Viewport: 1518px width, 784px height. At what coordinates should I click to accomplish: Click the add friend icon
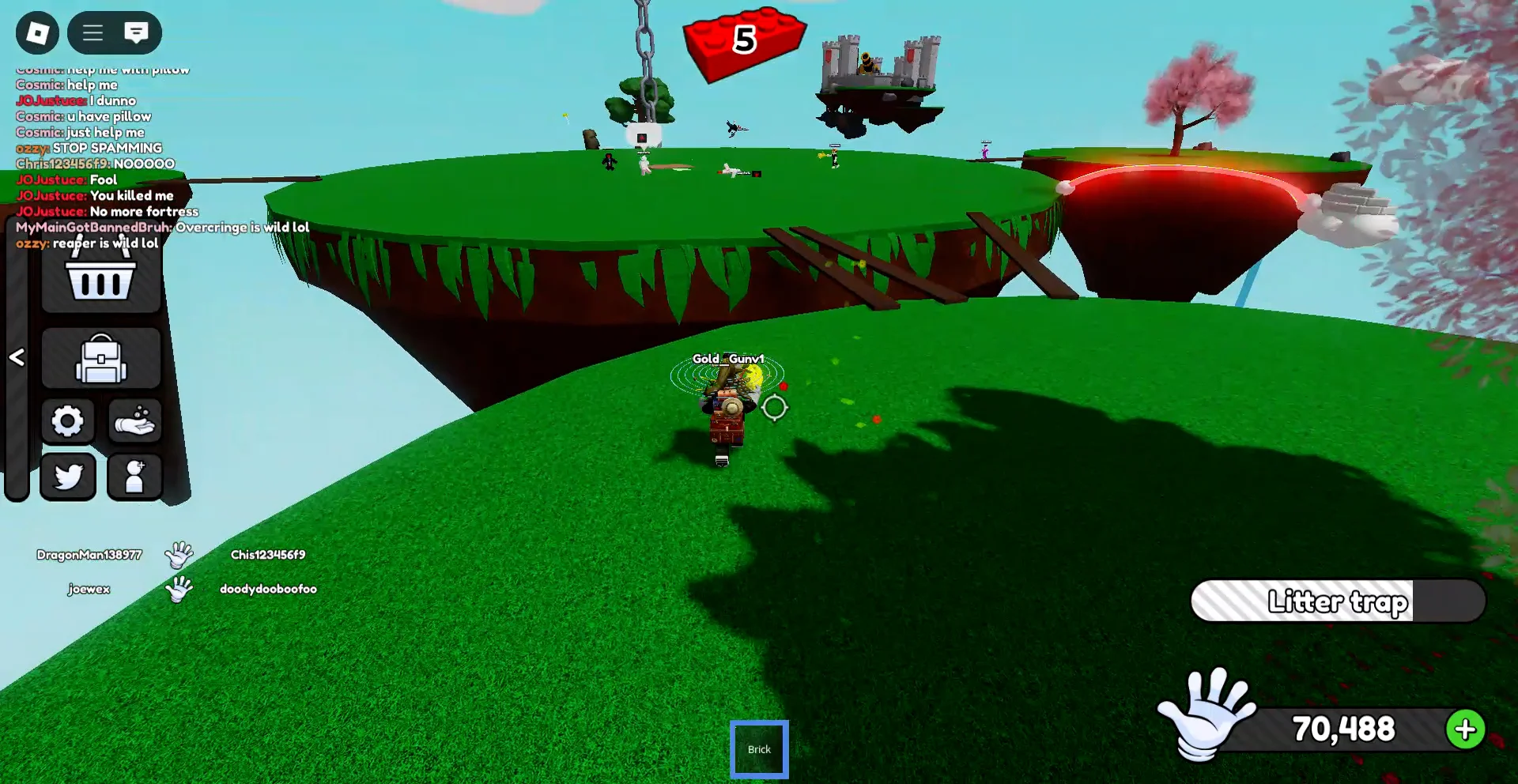coord(135,477)
